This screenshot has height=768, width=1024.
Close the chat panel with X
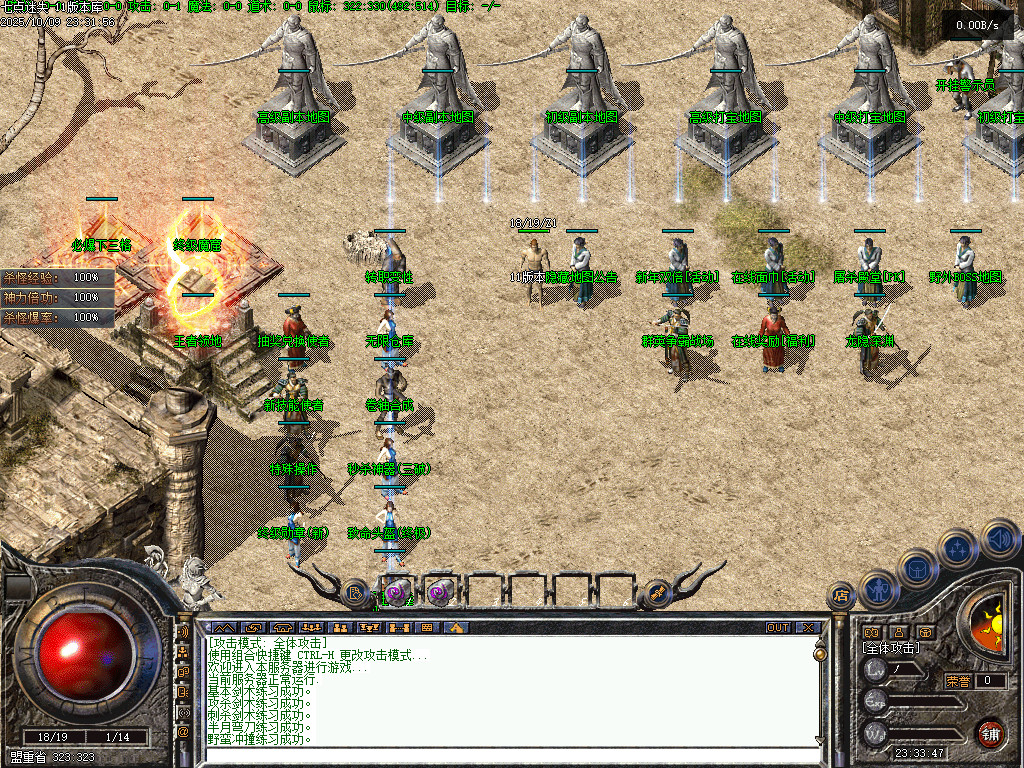pyautogui.click(x=808, y=628)
